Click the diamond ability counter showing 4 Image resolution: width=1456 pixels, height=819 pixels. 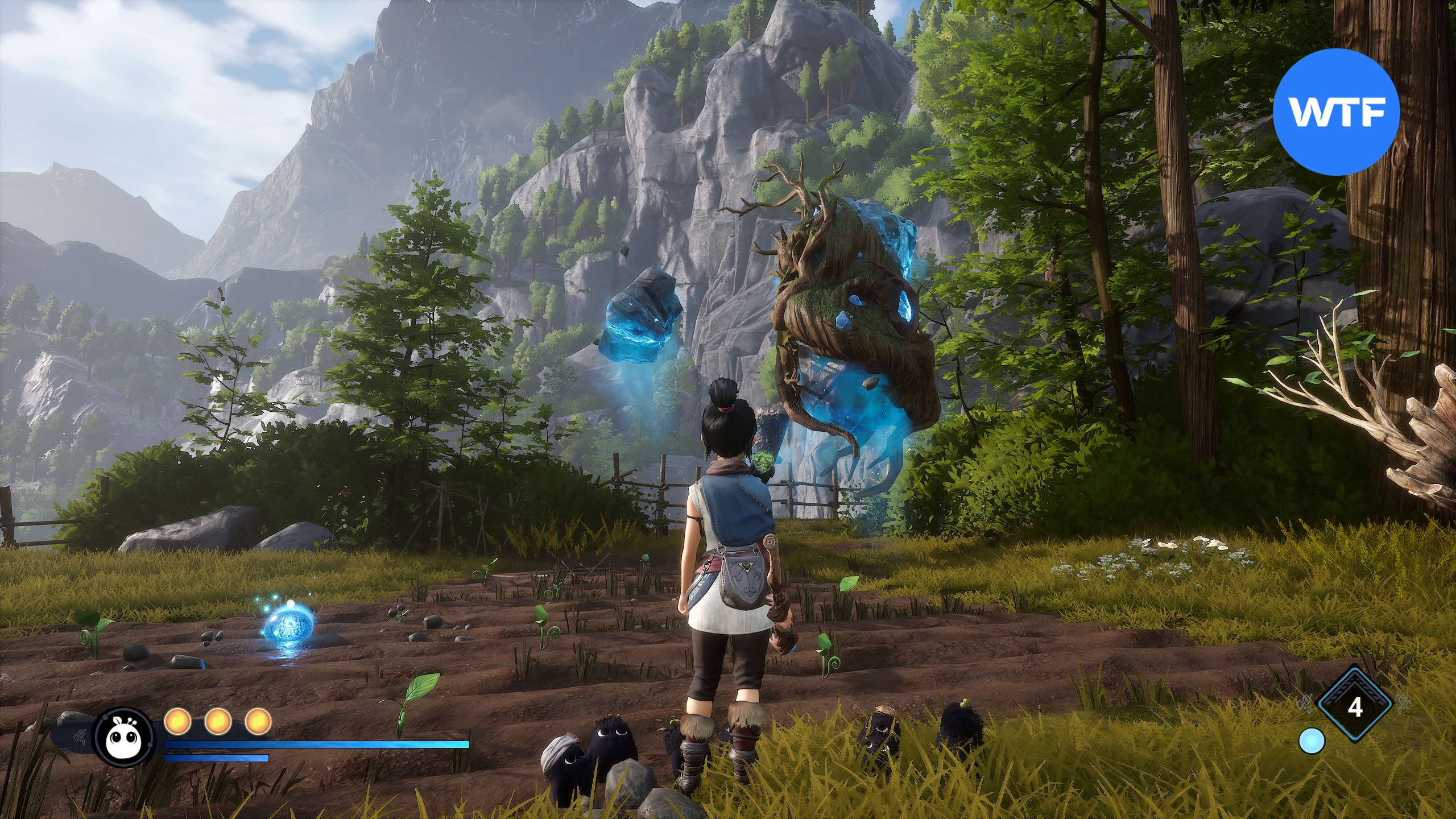[x=1355, y=707]
